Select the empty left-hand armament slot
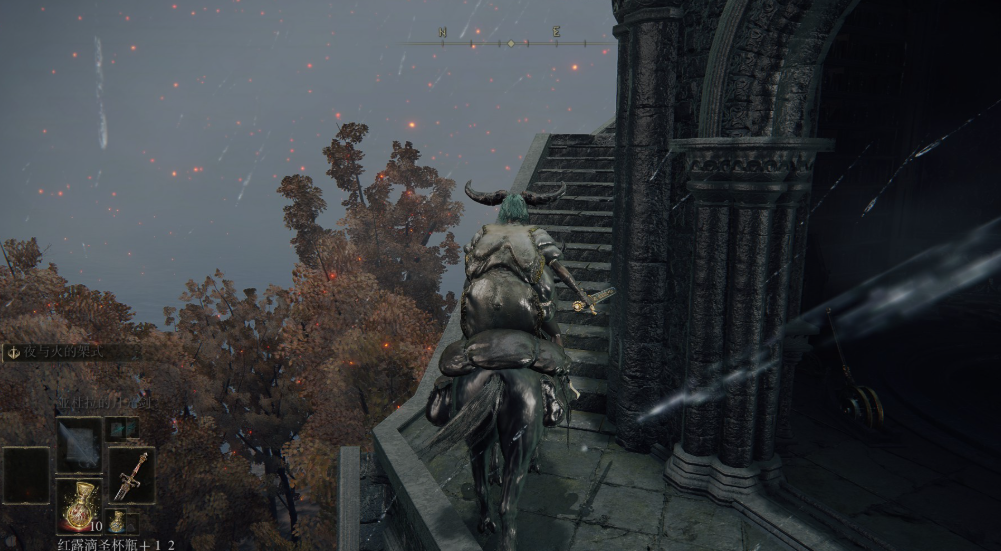 [x=25, y=475]
